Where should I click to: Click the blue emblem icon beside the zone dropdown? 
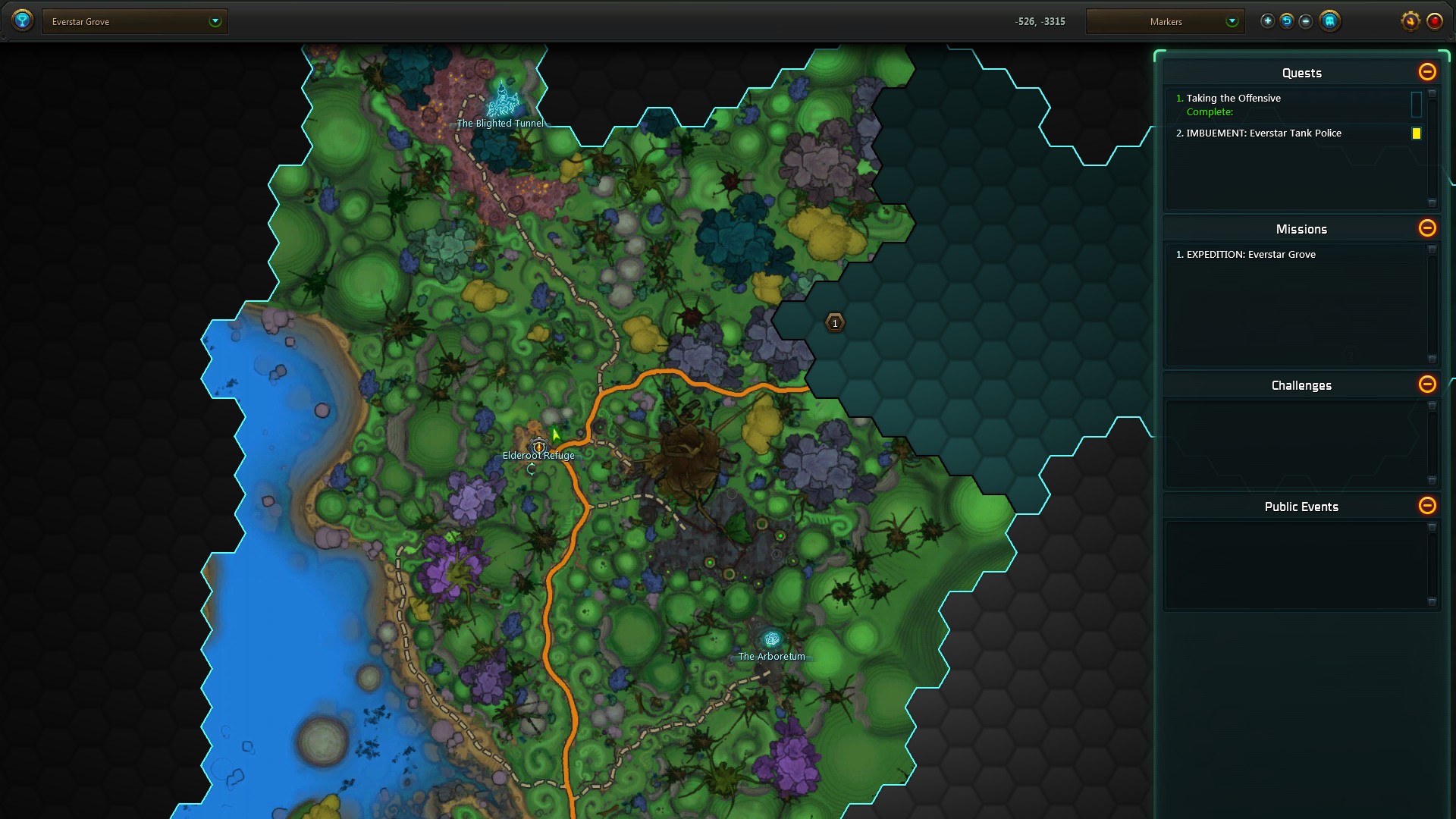pos(23,20)
